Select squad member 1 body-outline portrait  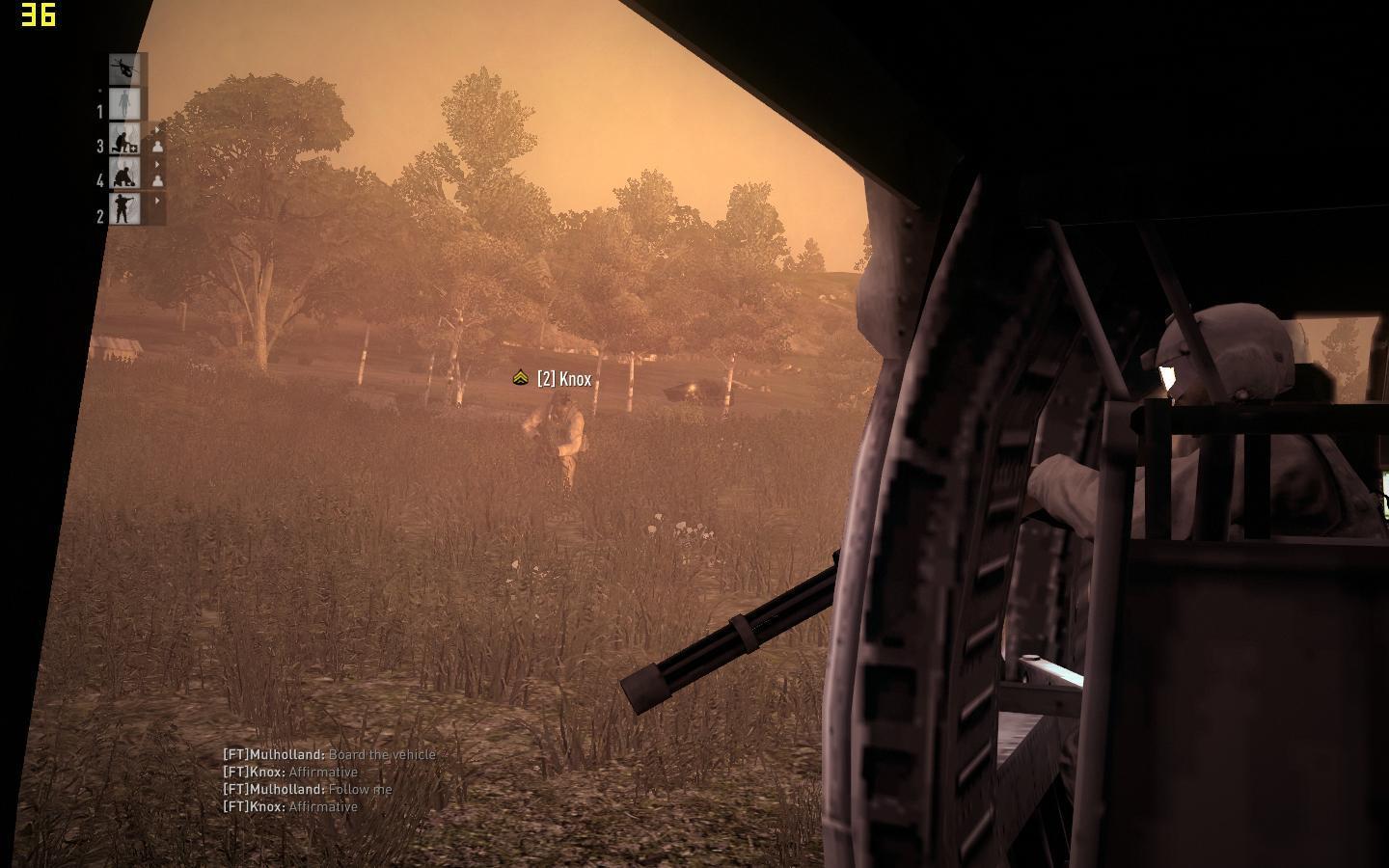[125, 105]
